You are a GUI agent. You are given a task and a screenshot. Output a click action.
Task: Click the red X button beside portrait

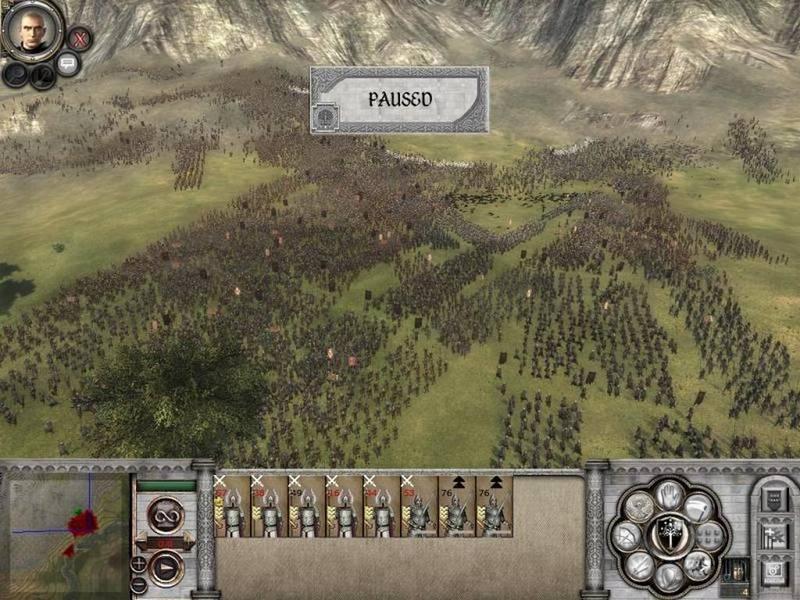click(x=81, y=39)
